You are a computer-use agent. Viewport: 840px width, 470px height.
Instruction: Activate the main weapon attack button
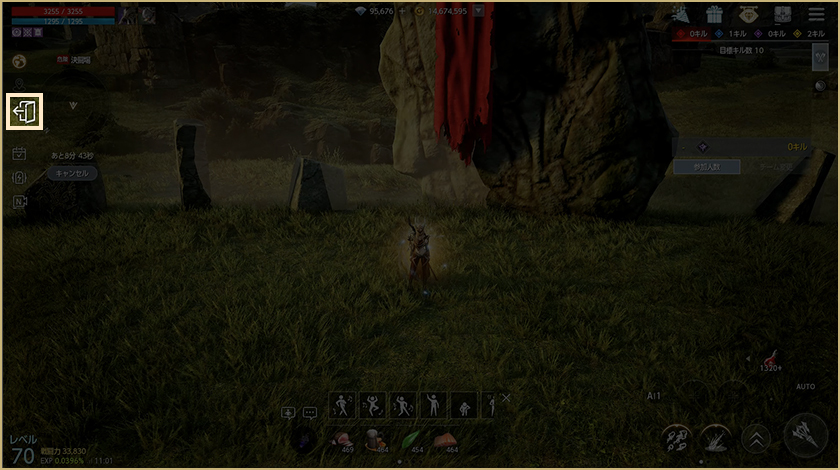coord(805,436)
